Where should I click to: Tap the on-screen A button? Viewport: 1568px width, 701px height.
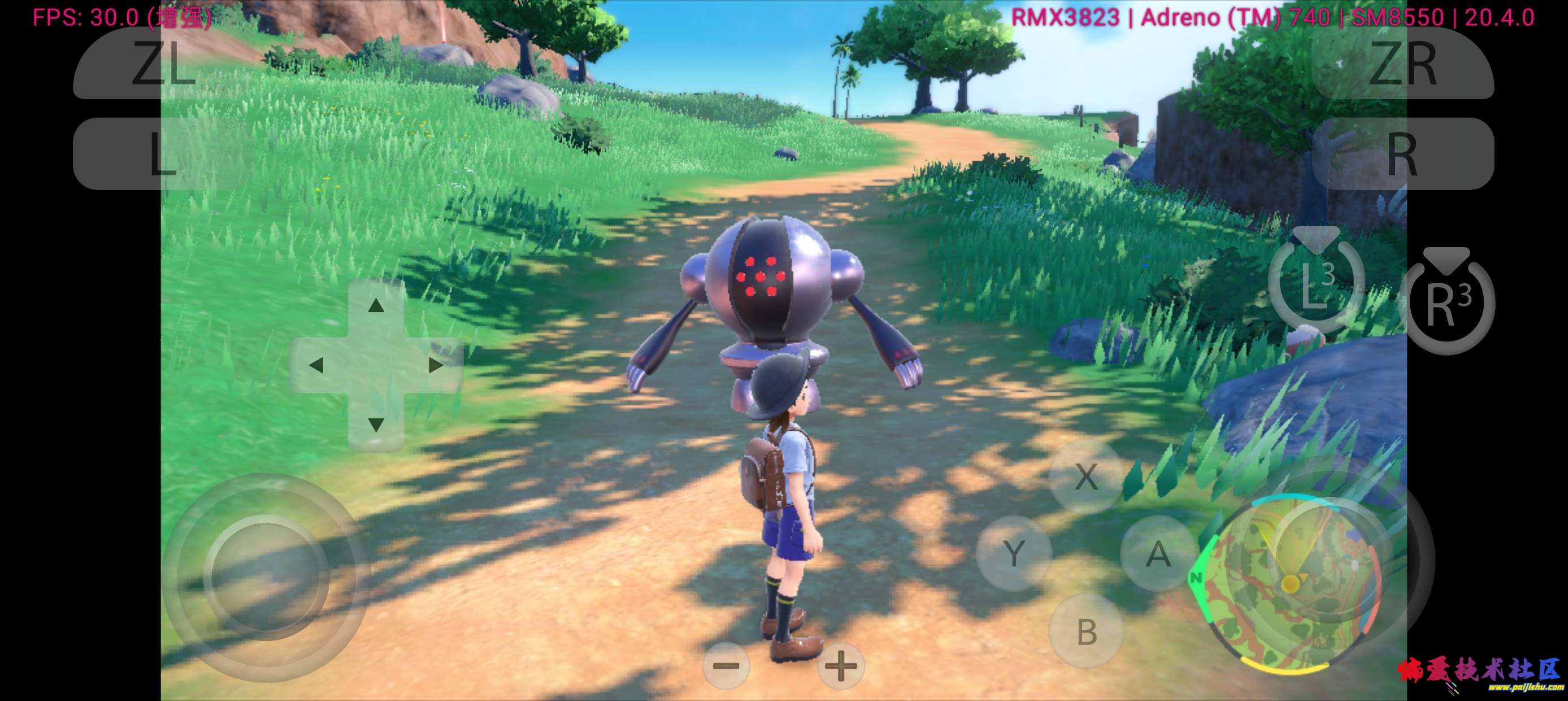point(1158,554)
